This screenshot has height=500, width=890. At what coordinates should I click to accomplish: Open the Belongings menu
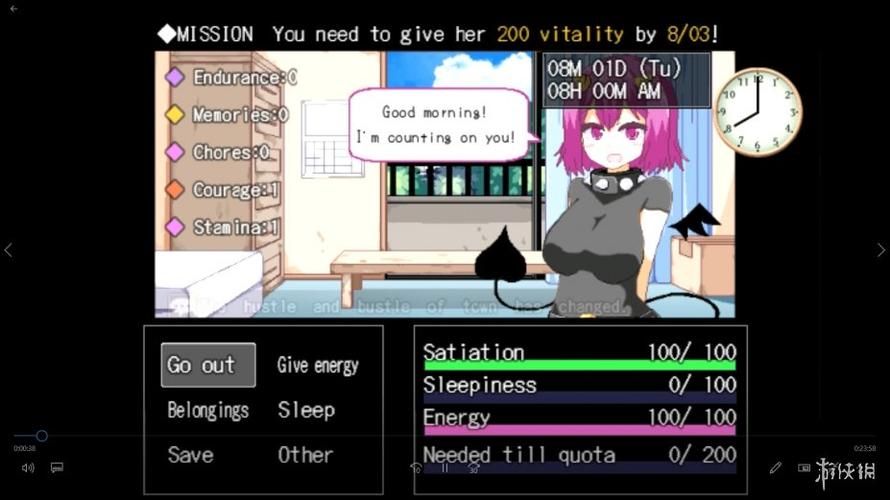[x=208, y=410]
